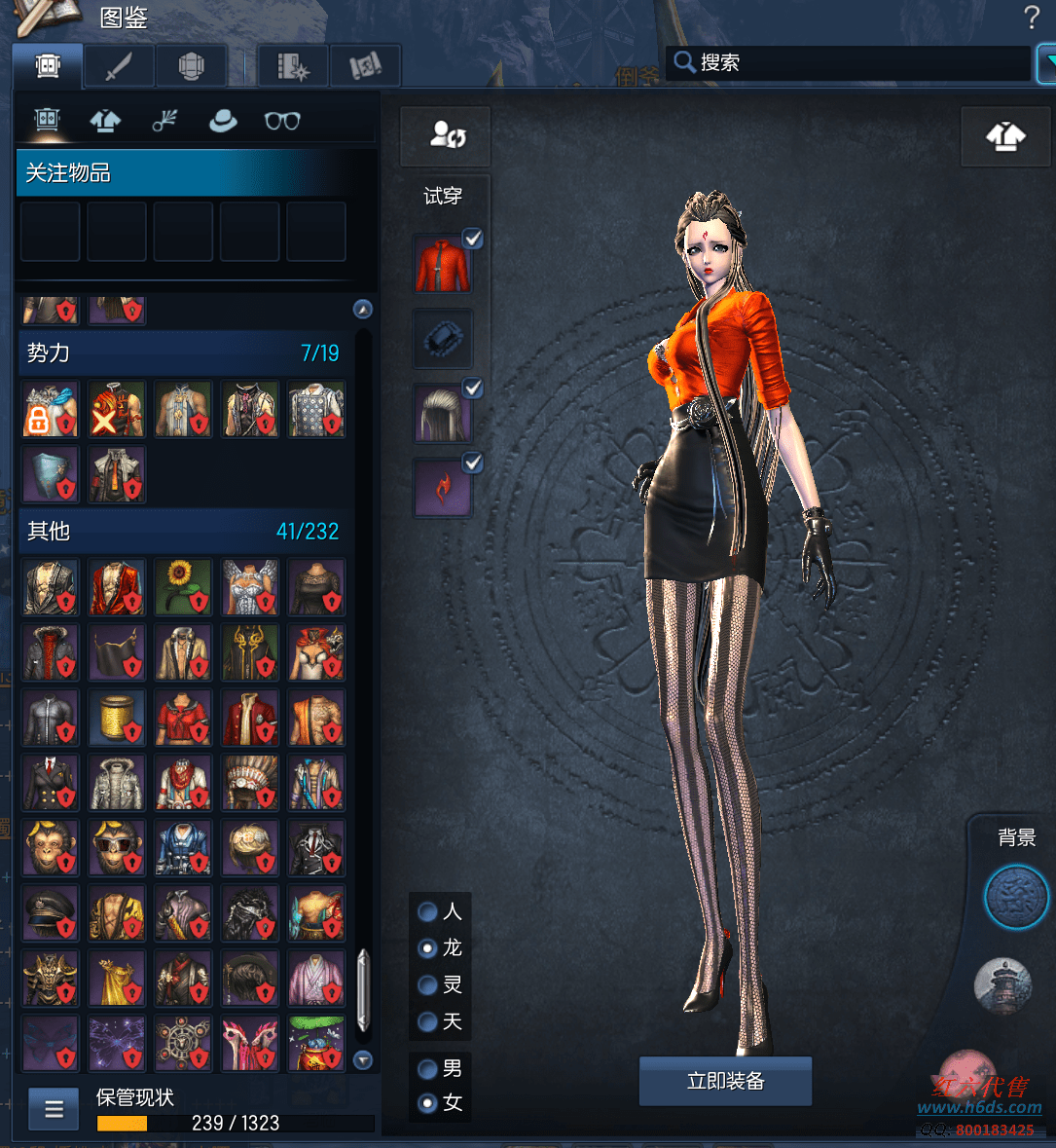The height and width of the screenshot is (1148, 1056).
Task: Click the character reset view button
Action: [x=446, y=135]
